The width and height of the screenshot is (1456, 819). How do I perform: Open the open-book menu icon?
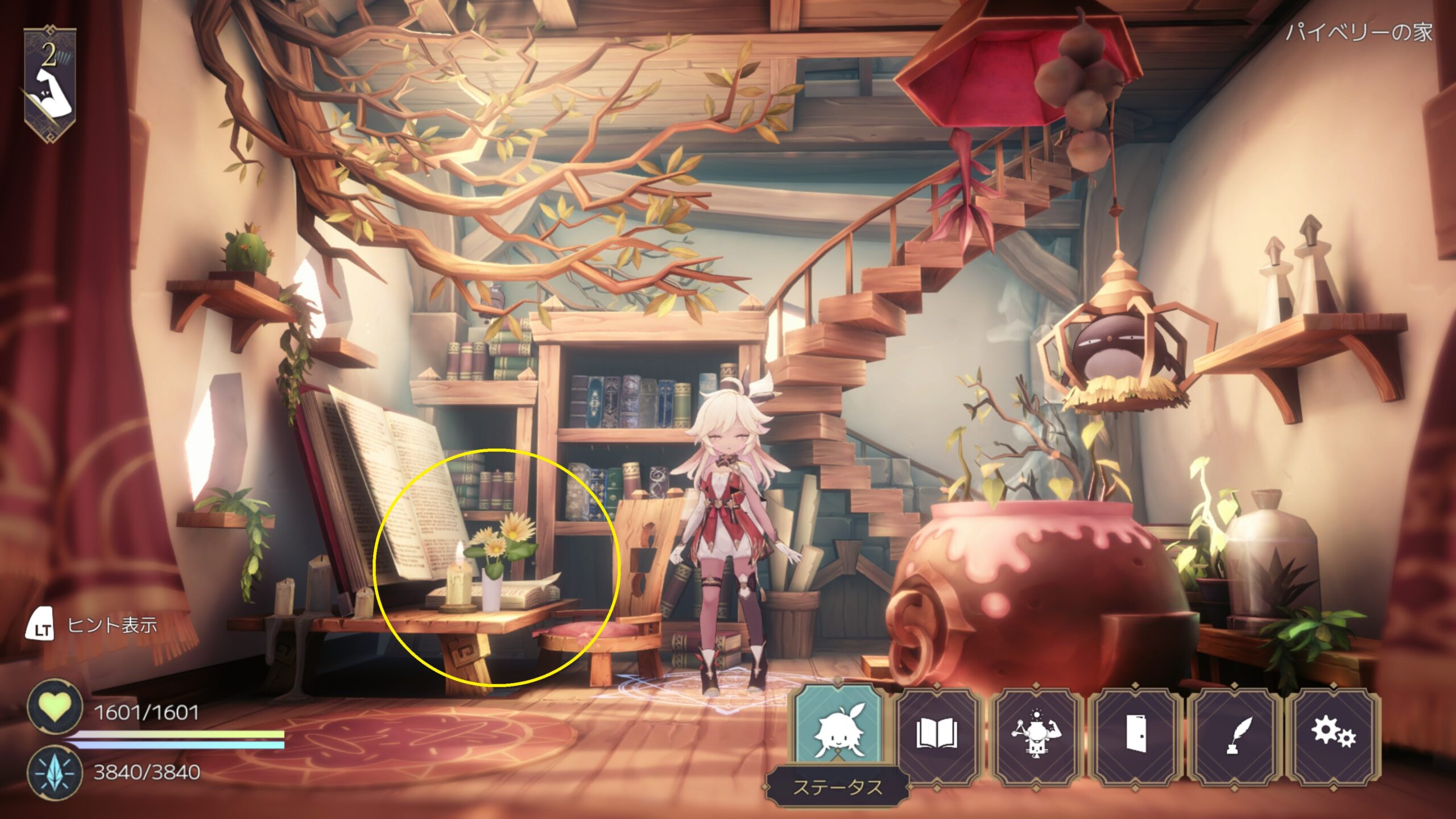point(937,734)
